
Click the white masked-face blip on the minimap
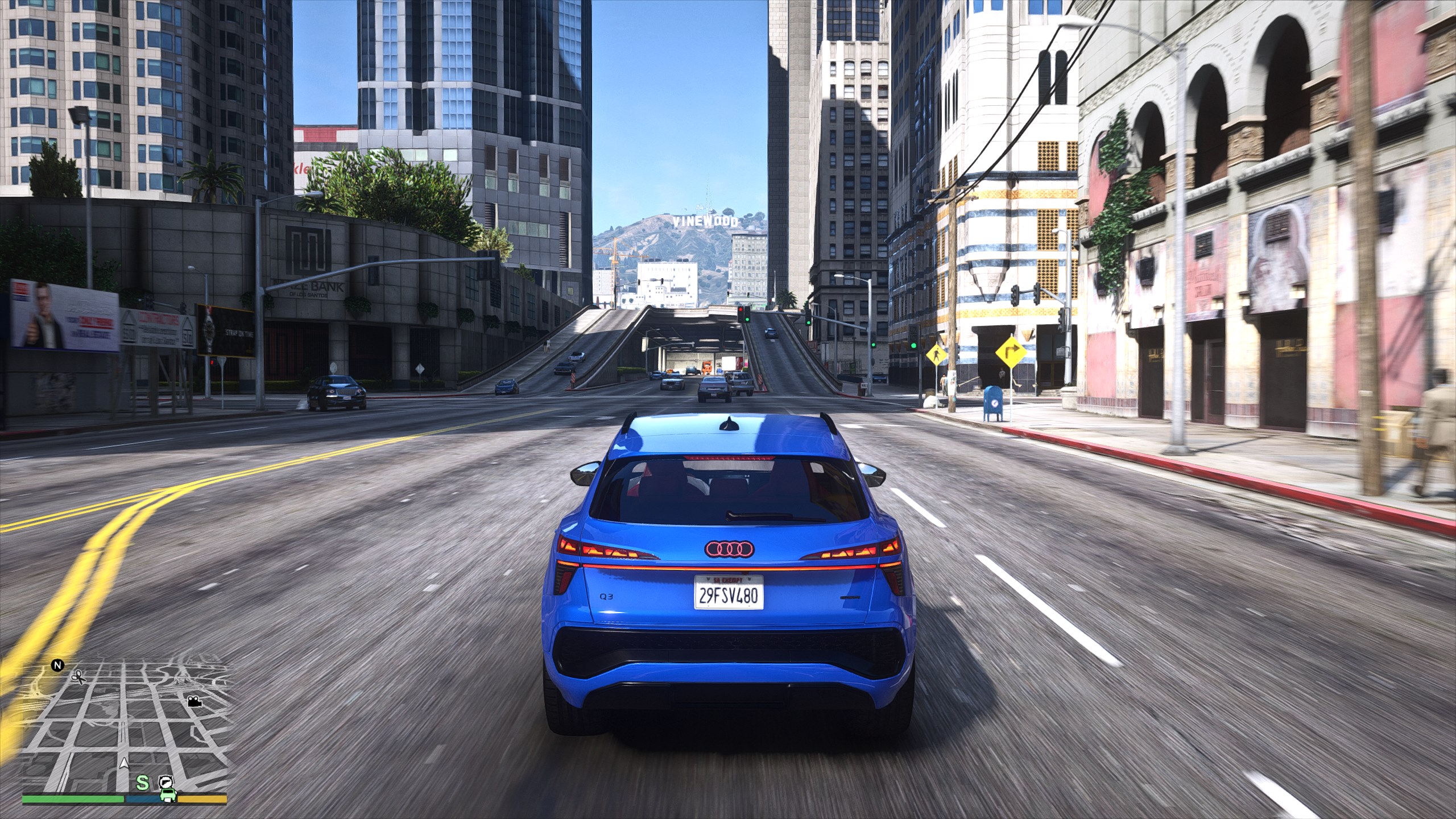(x=165, y=781)
